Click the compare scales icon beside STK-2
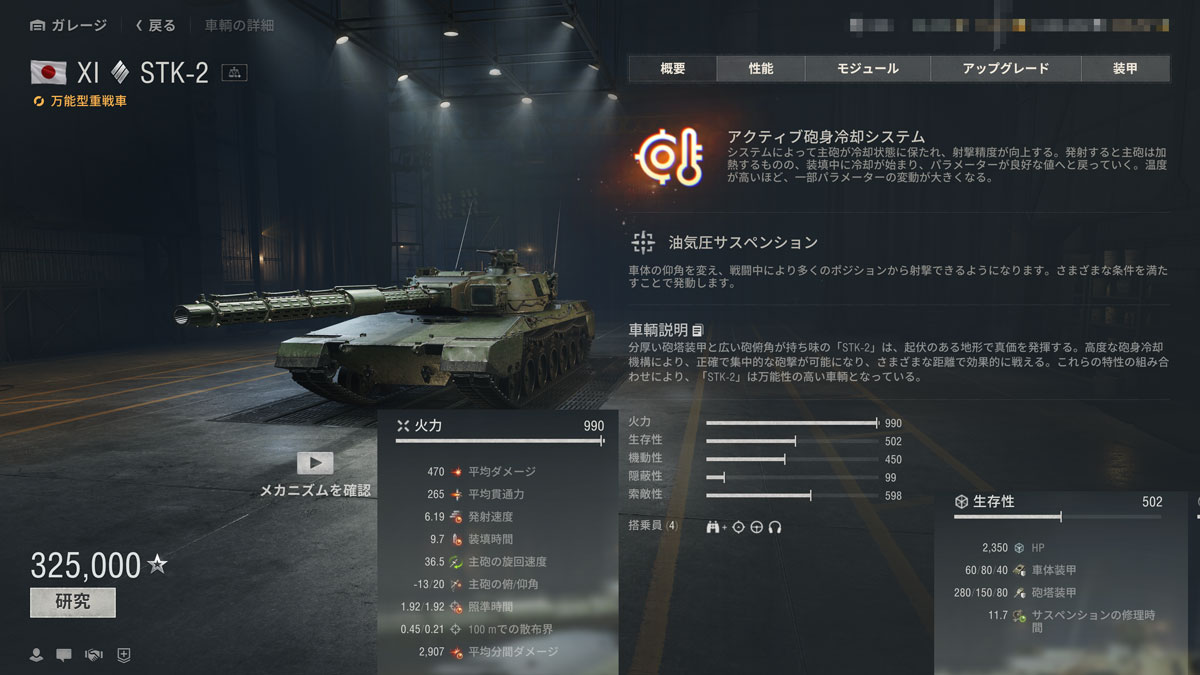 point(234,72)
